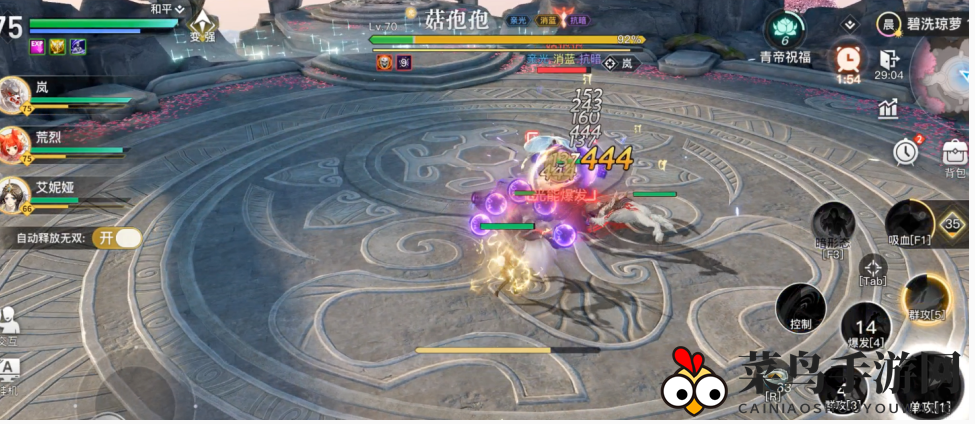Screen dimensions: 975x424
Task: Open the alarm clock event icon showing 1:54
Action: click(x=849, y=60)
